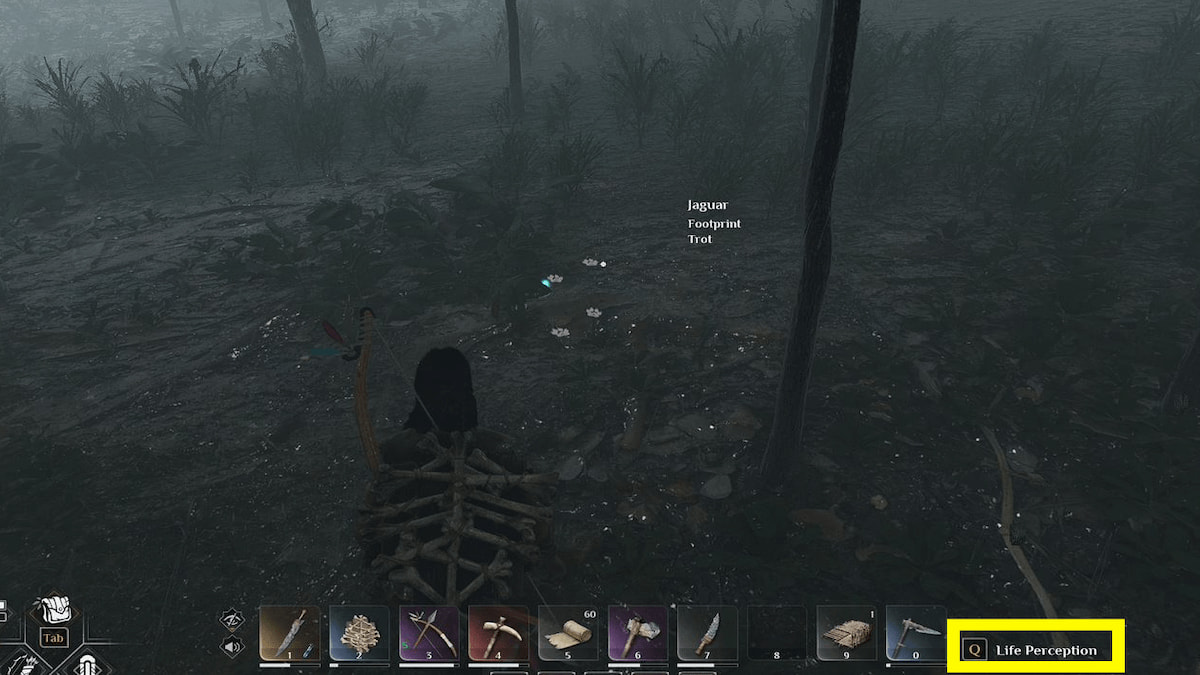The width and height of the screenshot is (1200, 675).
Task: Select the thatch bundle in slot 9
Action: point(847,632)
